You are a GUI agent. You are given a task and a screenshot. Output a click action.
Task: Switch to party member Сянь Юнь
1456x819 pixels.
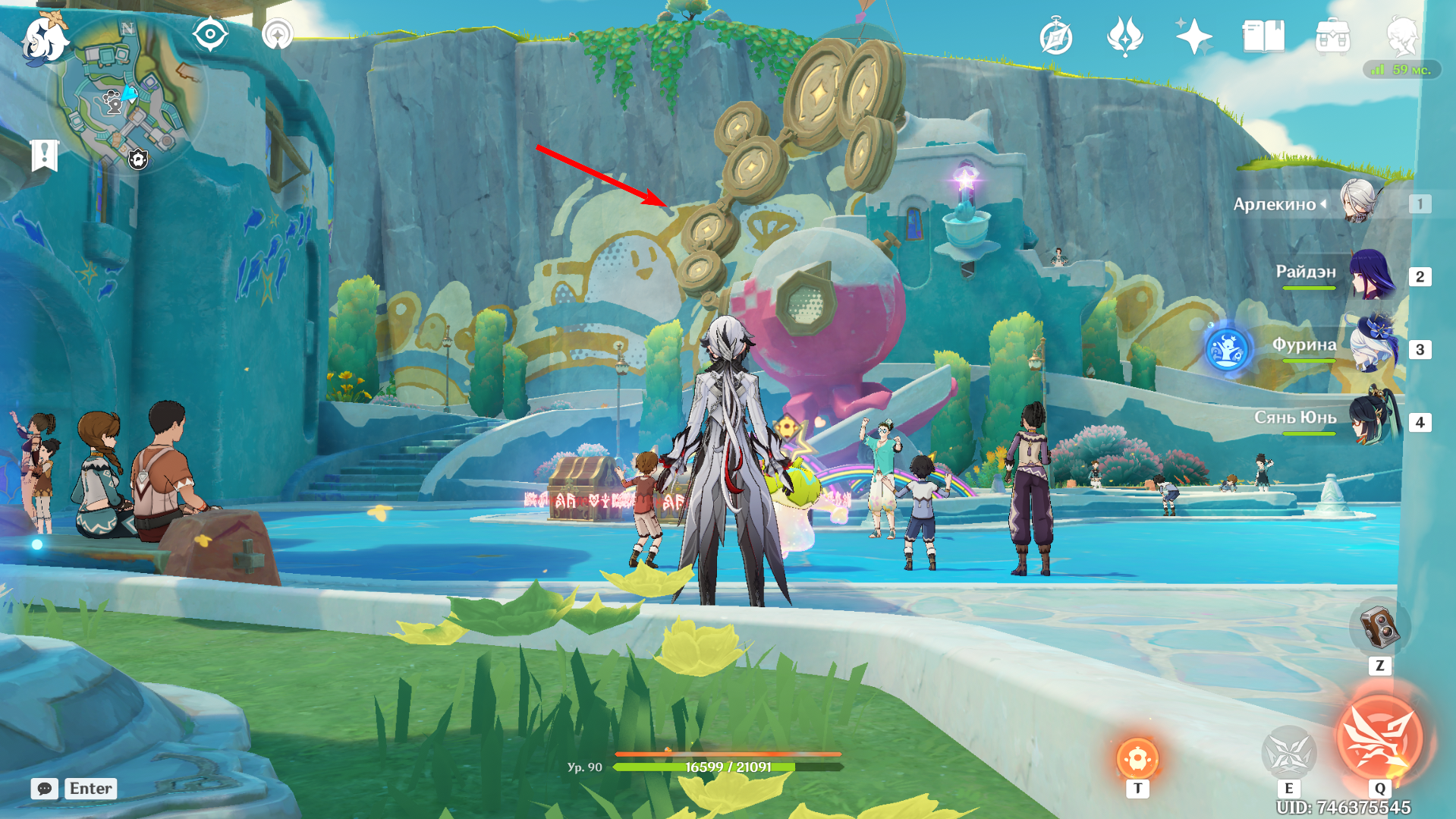[1372, 419]
